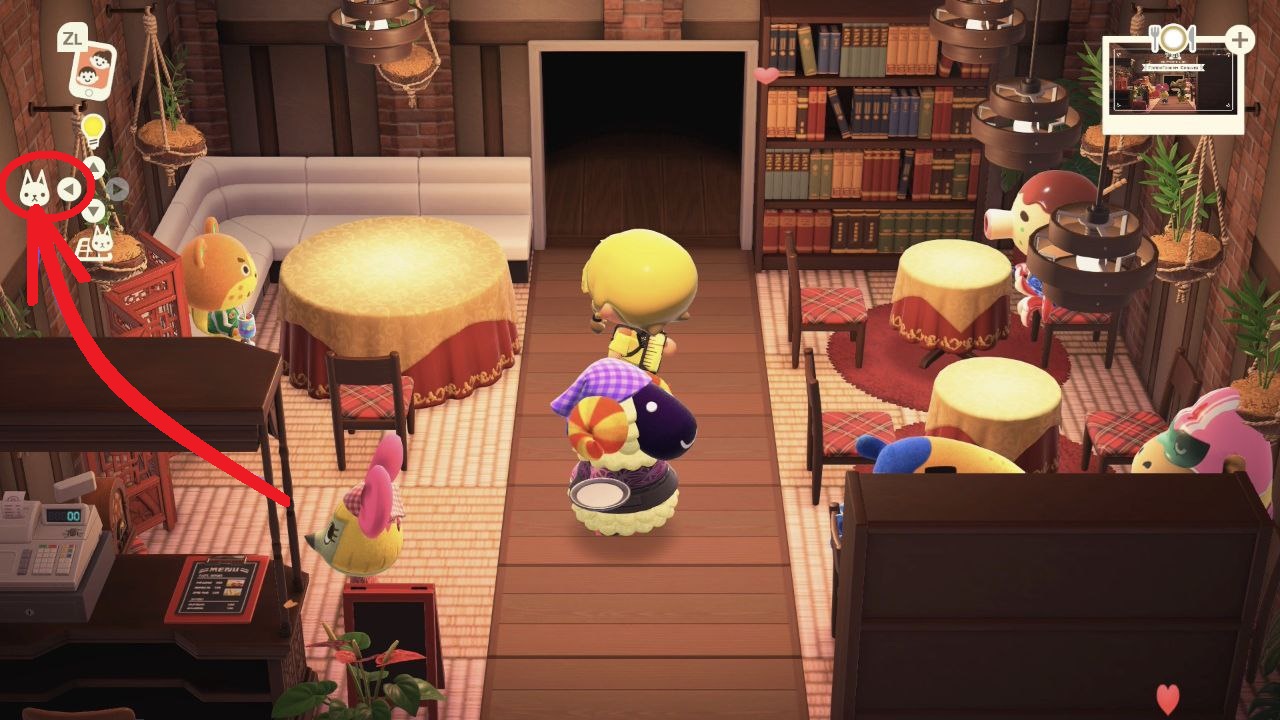Open the cat with grid icon

pos(96,243)
